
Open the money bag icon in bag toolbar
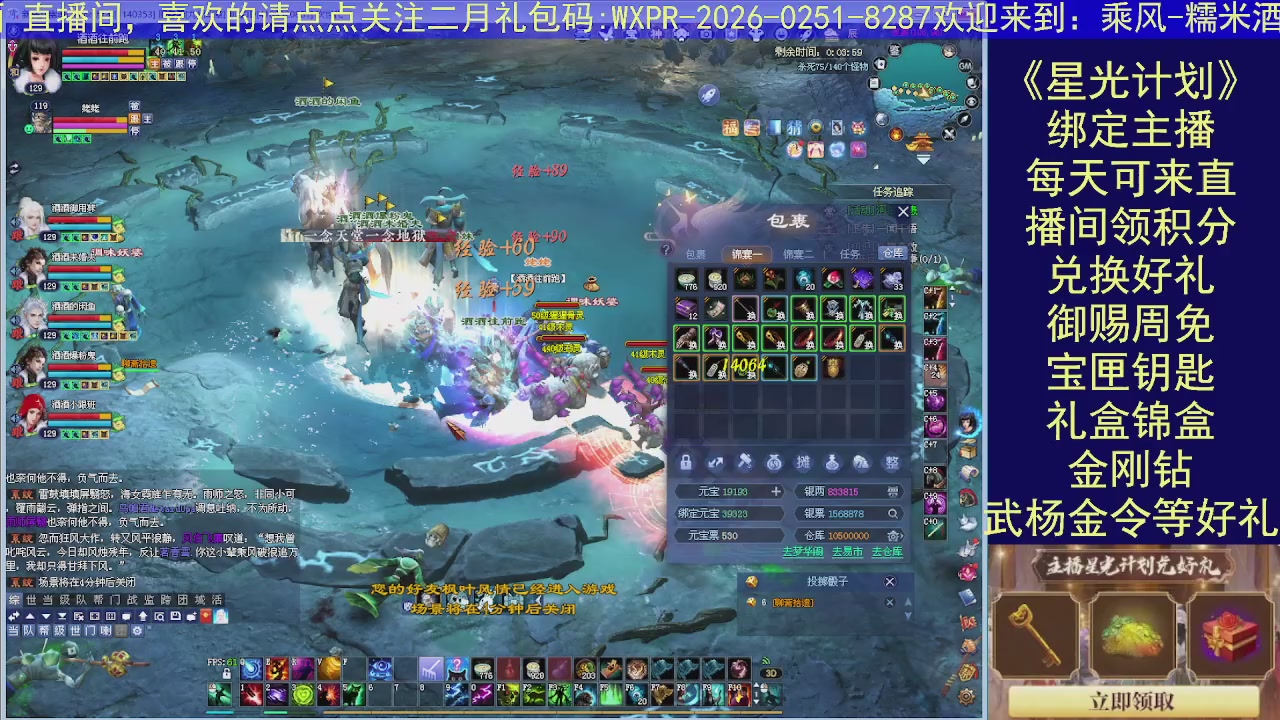(774, 462)
